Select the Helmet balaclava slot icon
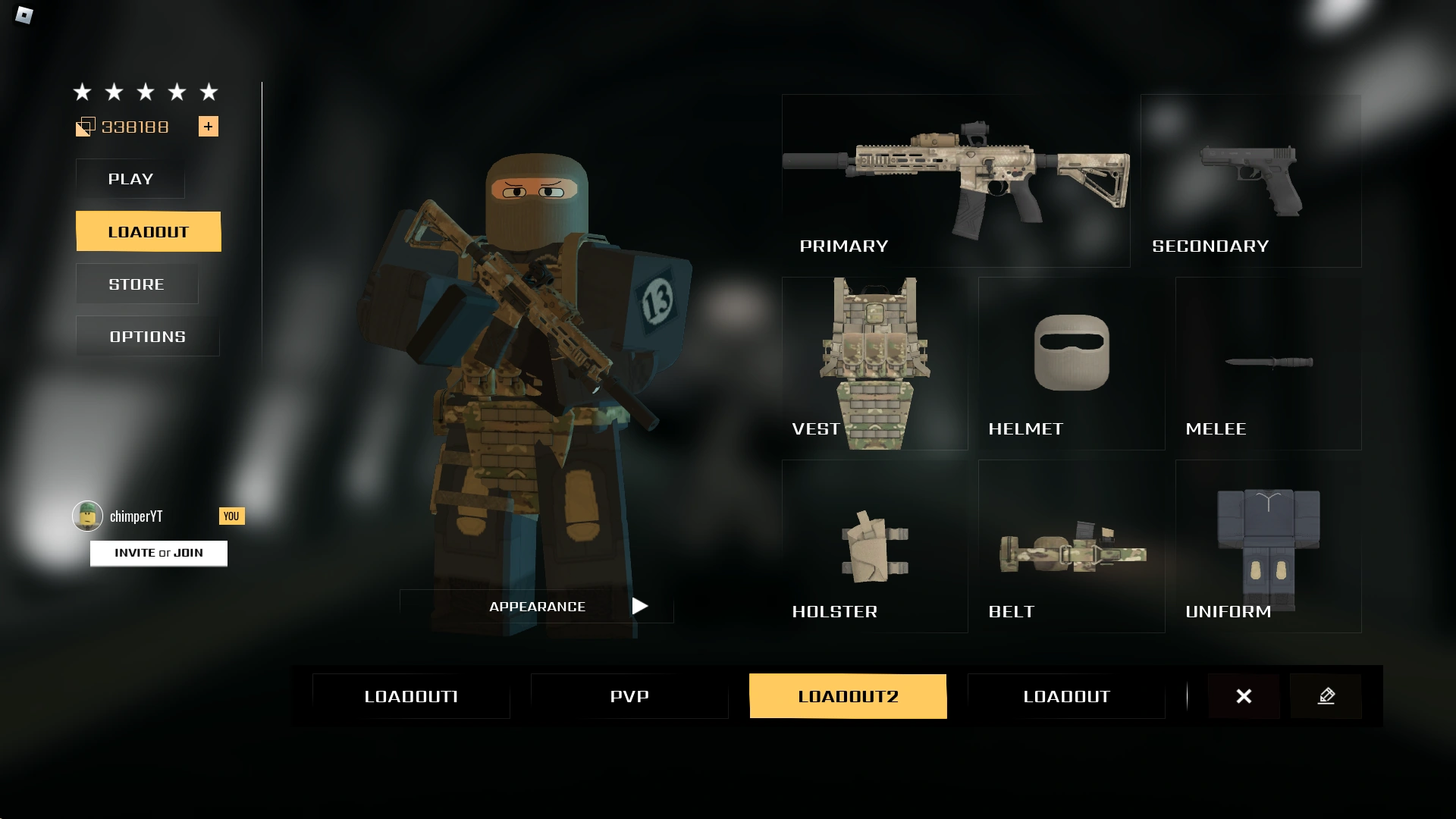1456x819 pixels. 1071,353
